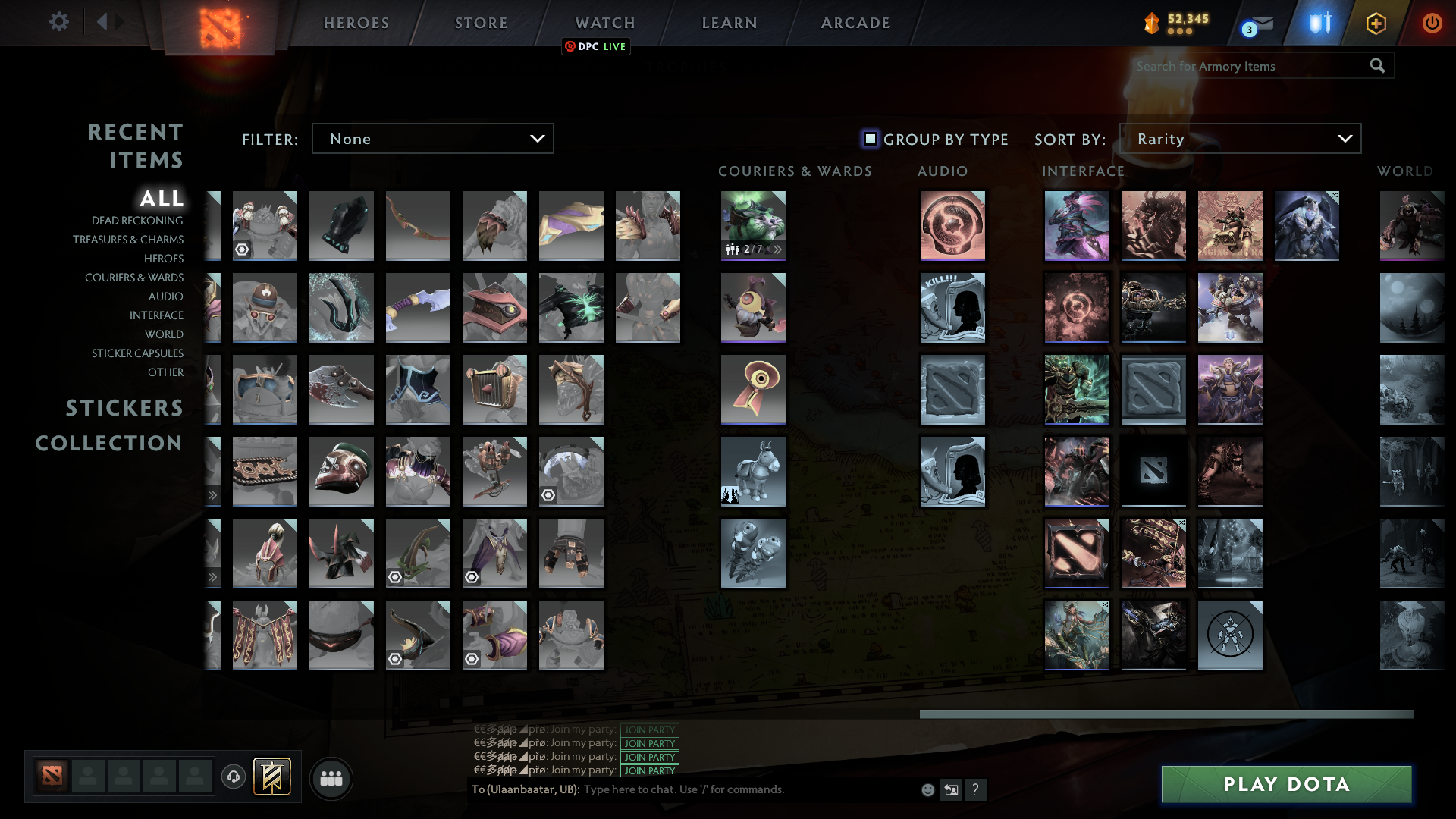The width and height of the screenshot is (1456, 819).
Task: Click the power icon to exit Dota
Action: pyautogui.click(x=1432, y=23)
